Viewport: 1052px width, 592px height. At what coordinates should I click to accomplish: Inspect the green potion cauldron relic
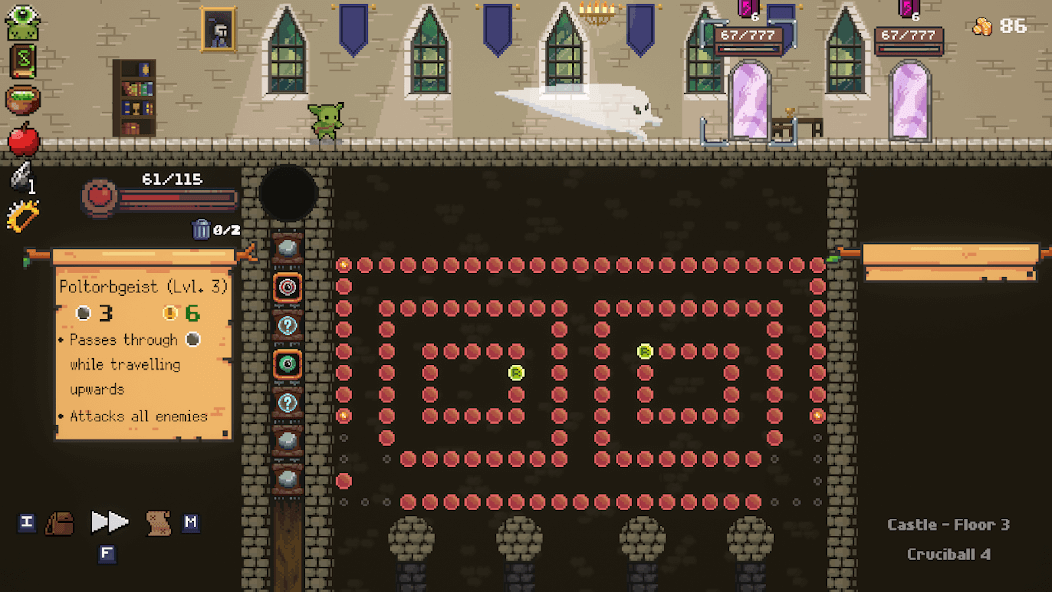coord(22,100)
